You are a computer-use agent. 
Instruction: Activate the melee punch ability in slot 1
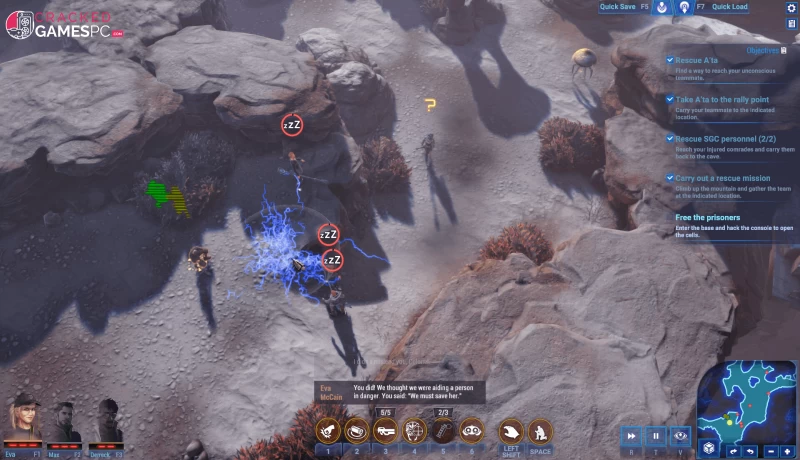tap(327, 430)
